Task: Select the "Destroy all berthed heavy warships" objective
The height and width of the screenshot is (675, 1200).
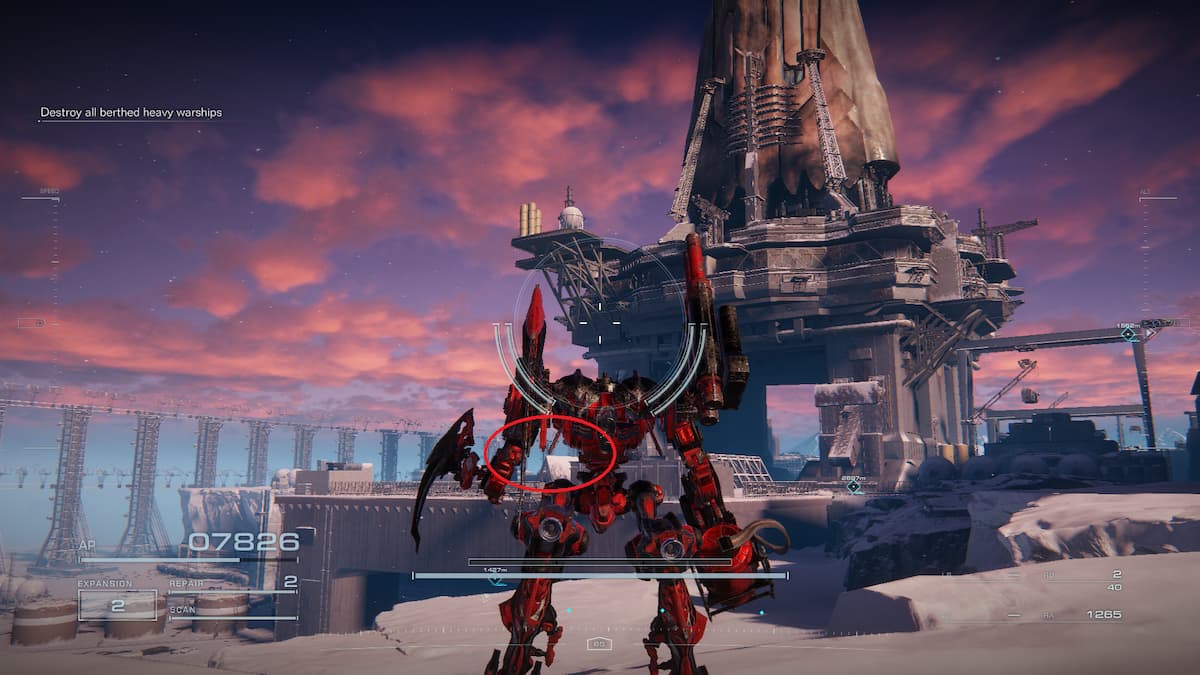Action: point(131,113)
